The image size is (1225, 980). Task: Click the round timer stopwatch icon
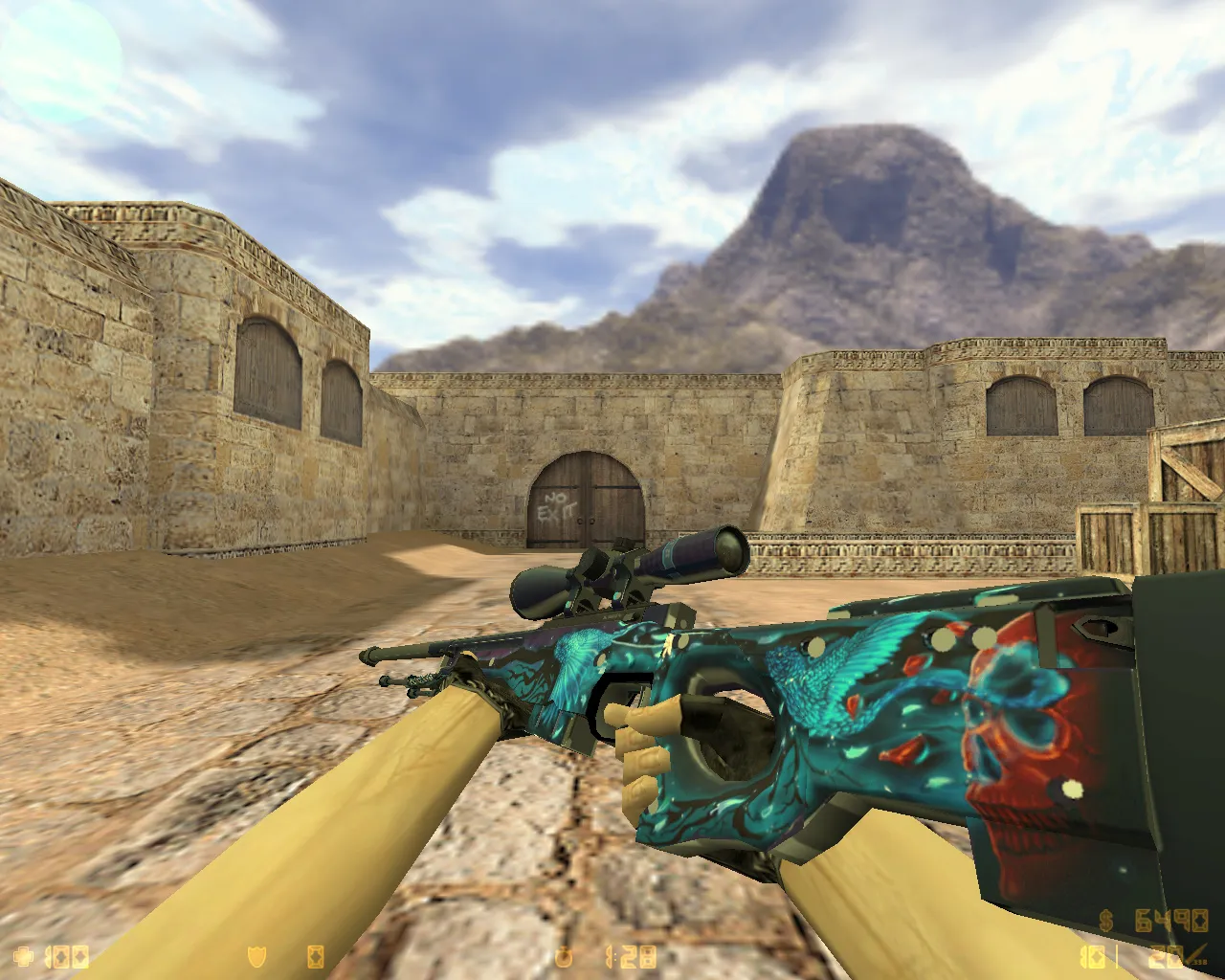pyautogui.click(x=565, y=955)
